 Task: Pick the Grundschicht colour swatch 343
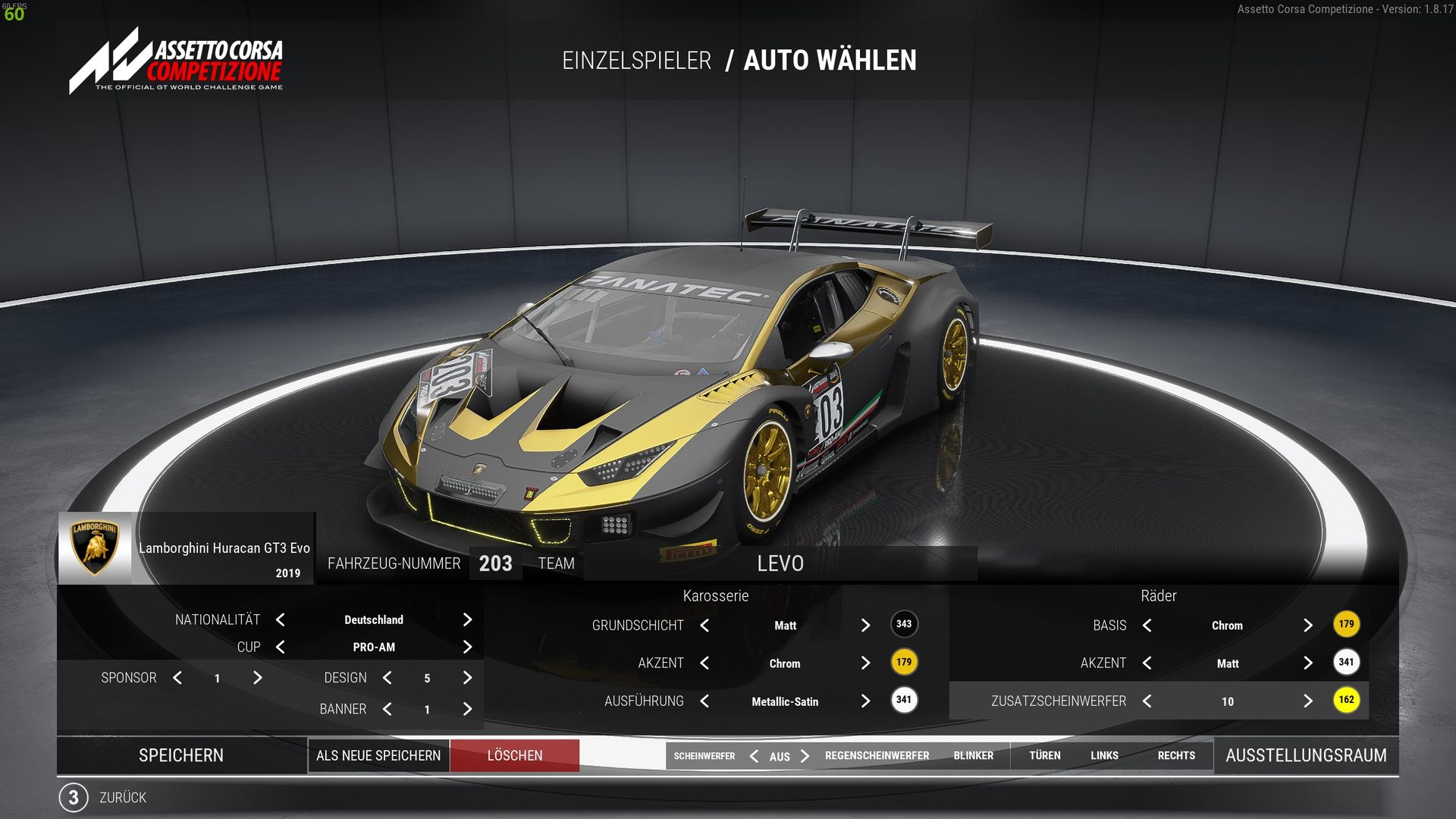[904, 624]
